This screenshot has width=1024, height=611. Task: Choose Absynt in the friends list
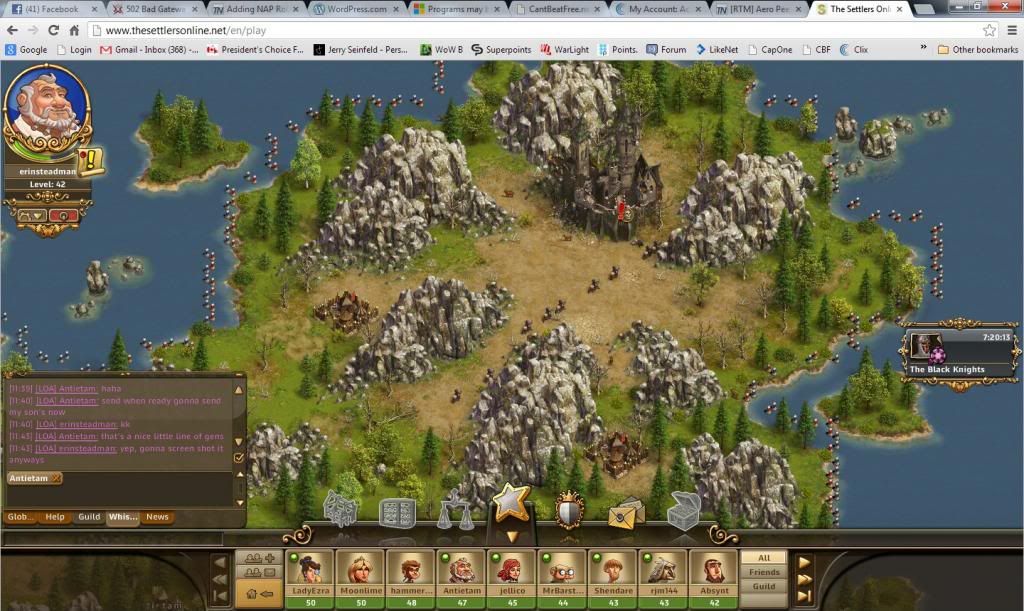[713, 573]
